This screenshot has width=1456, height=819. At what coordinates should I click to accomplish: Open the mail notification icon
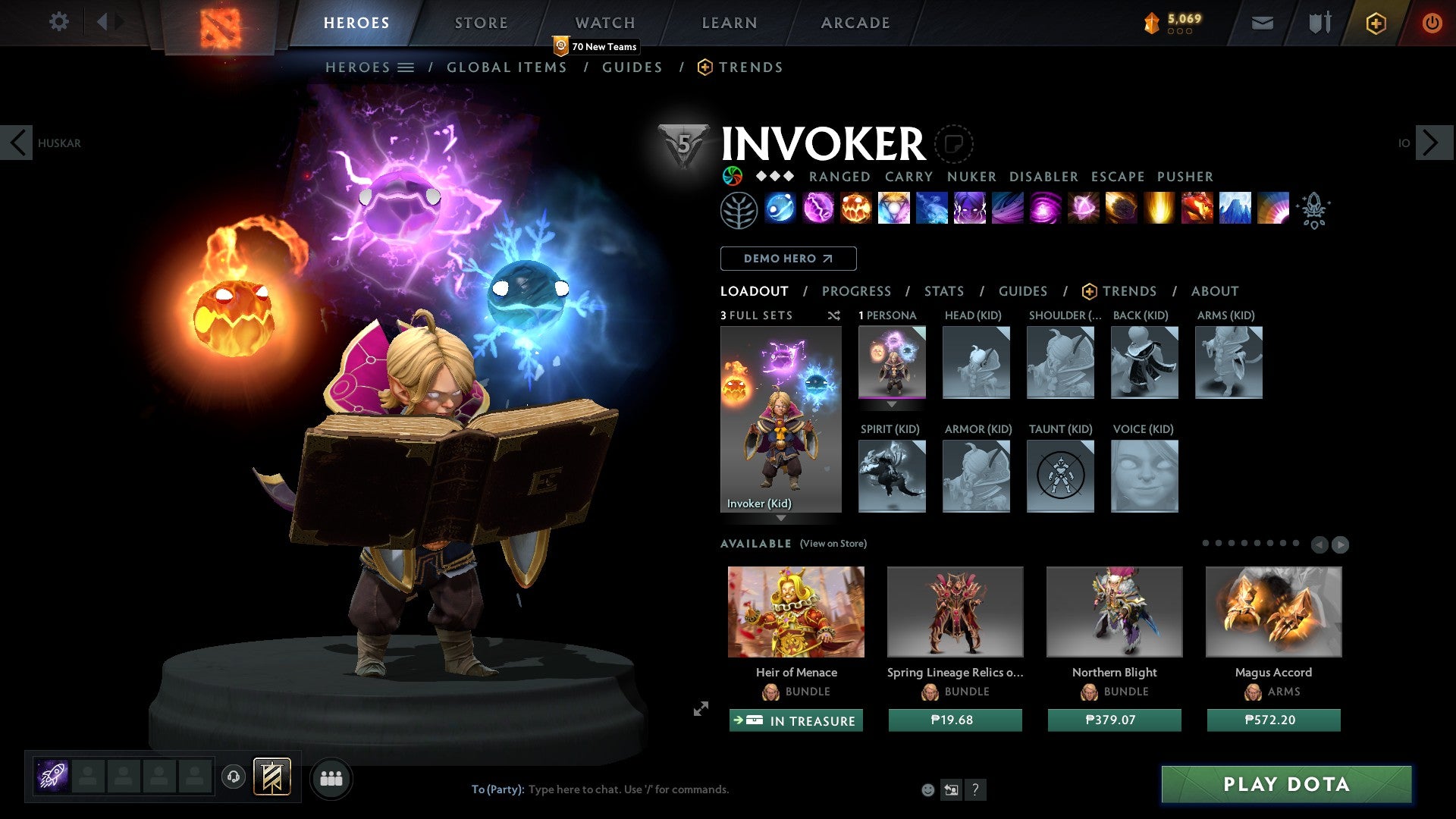pos(1263,23)
